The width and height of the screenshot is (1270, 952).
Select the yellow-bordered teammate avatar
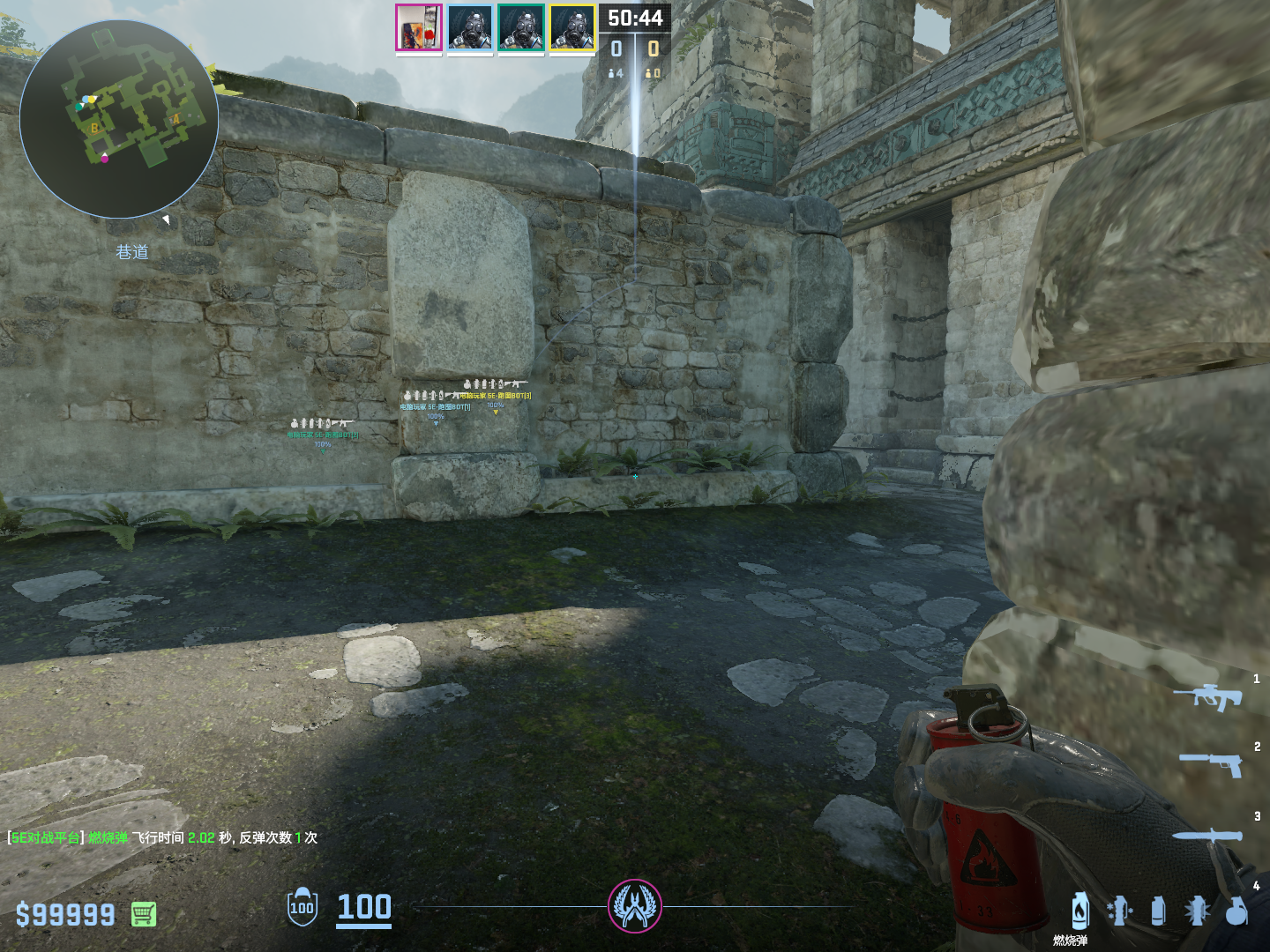point(572,27)
